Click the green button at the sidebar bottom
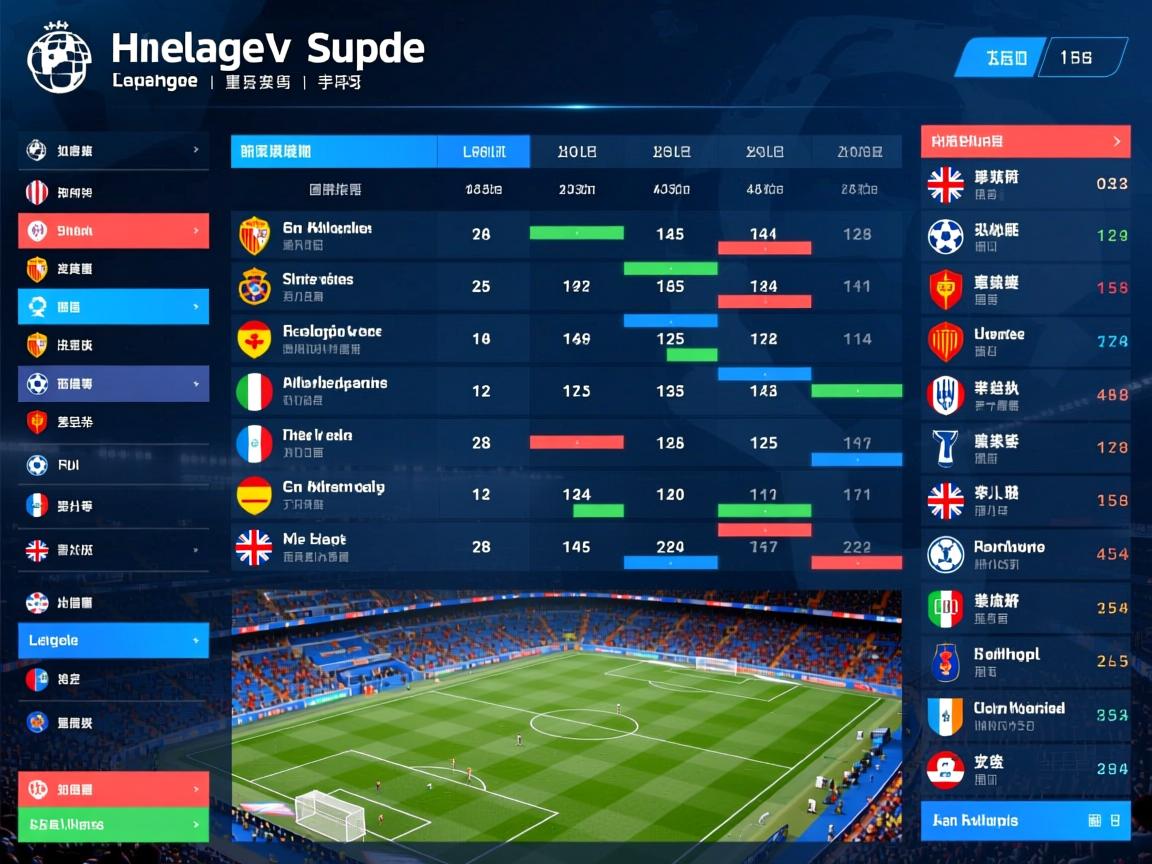This screenshot has width=1152, height=864. (113, 825)
